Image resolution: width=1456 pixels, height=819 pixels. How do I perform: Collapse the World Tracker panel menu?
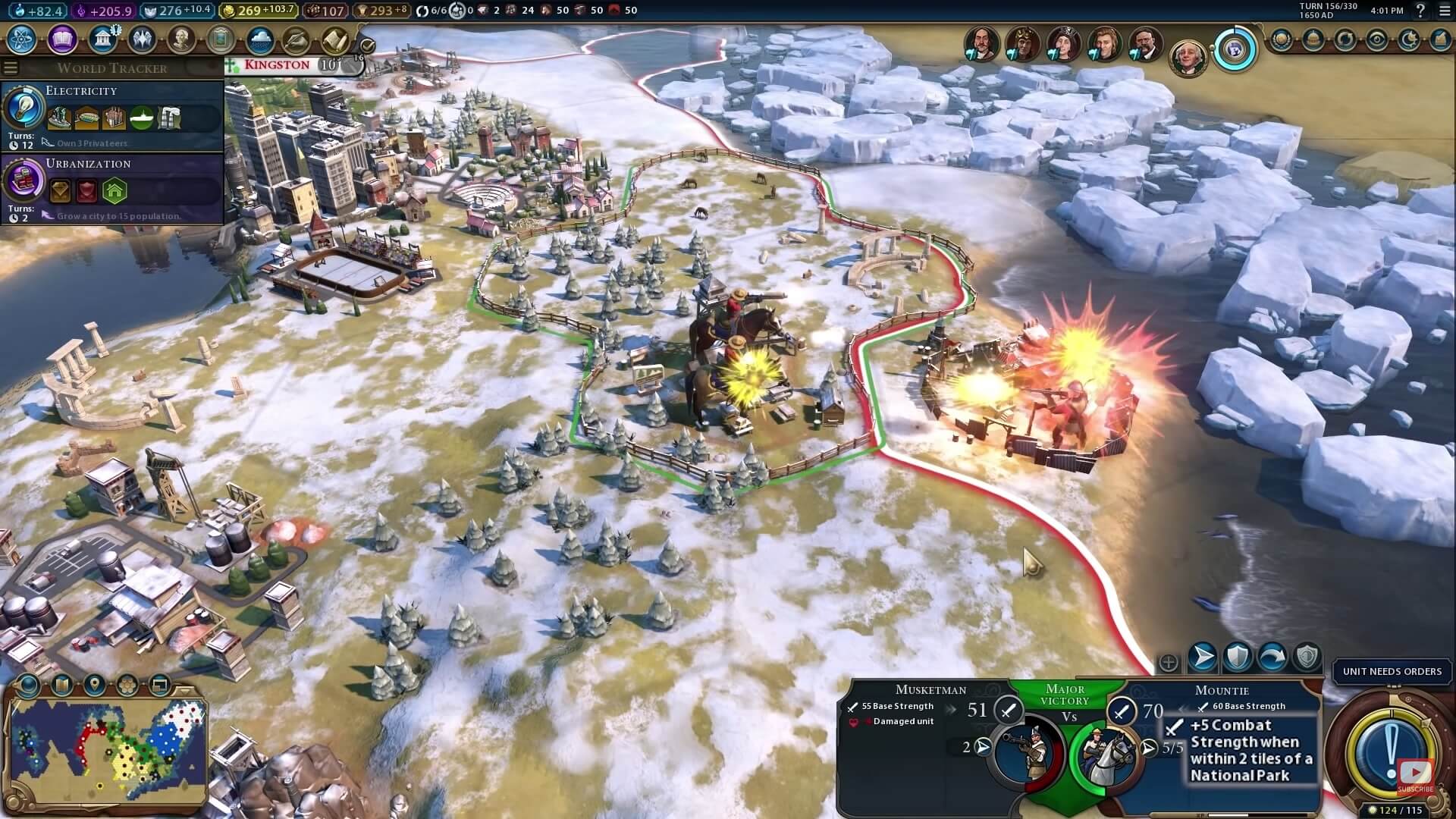11,67
